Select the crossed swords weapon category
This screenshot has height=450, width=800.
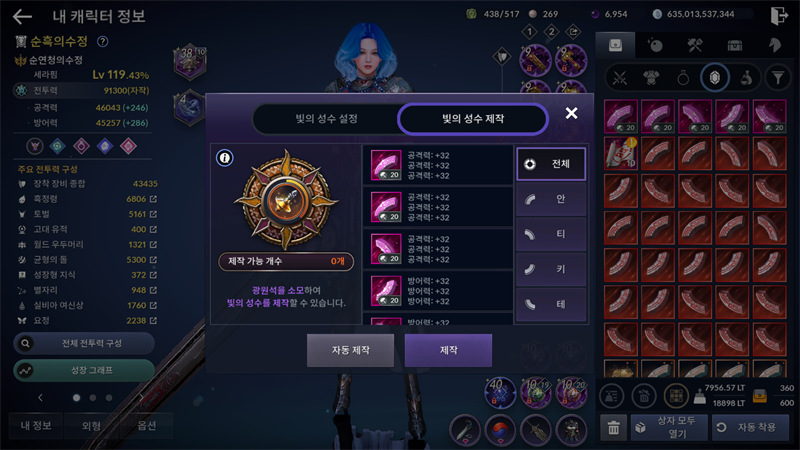pyautogui.click(x=620, y=77)
